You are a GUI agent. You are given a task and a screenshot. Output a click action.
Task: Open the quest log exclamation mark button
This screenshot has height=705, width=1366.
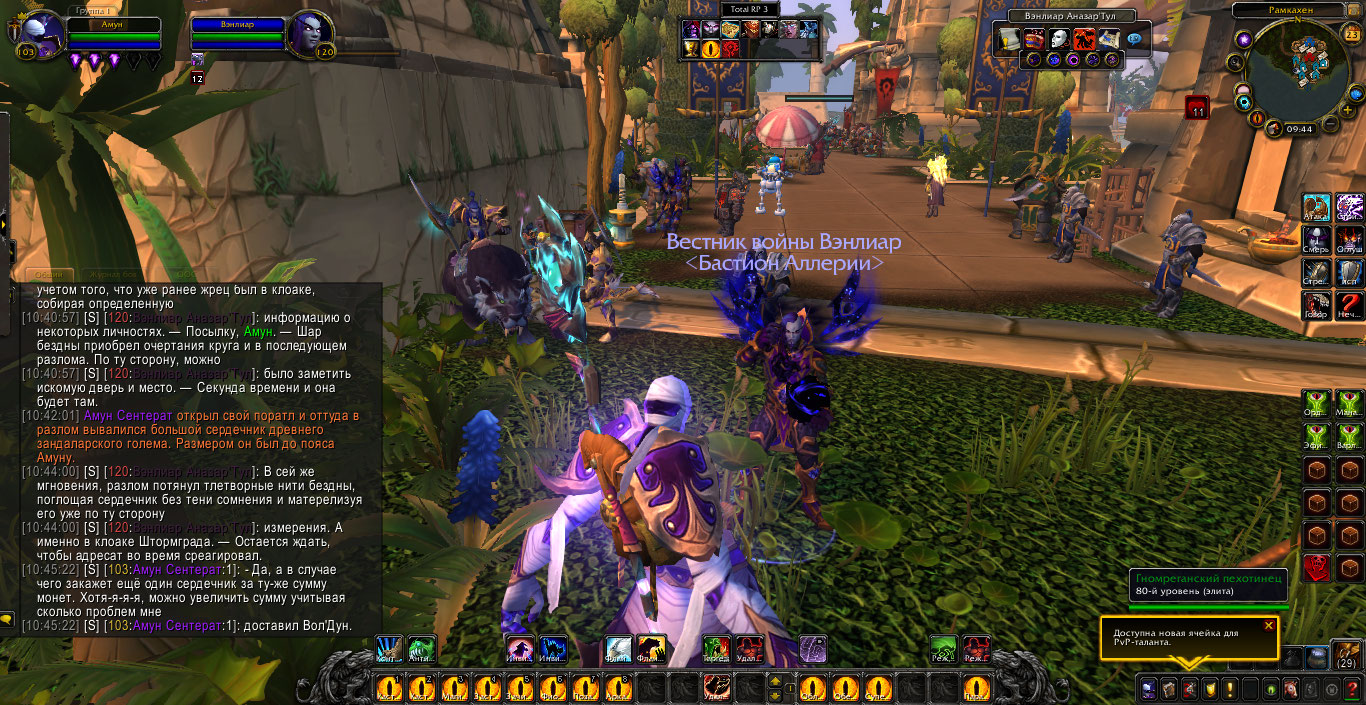pyautogui.click(x=1229, y=689)
